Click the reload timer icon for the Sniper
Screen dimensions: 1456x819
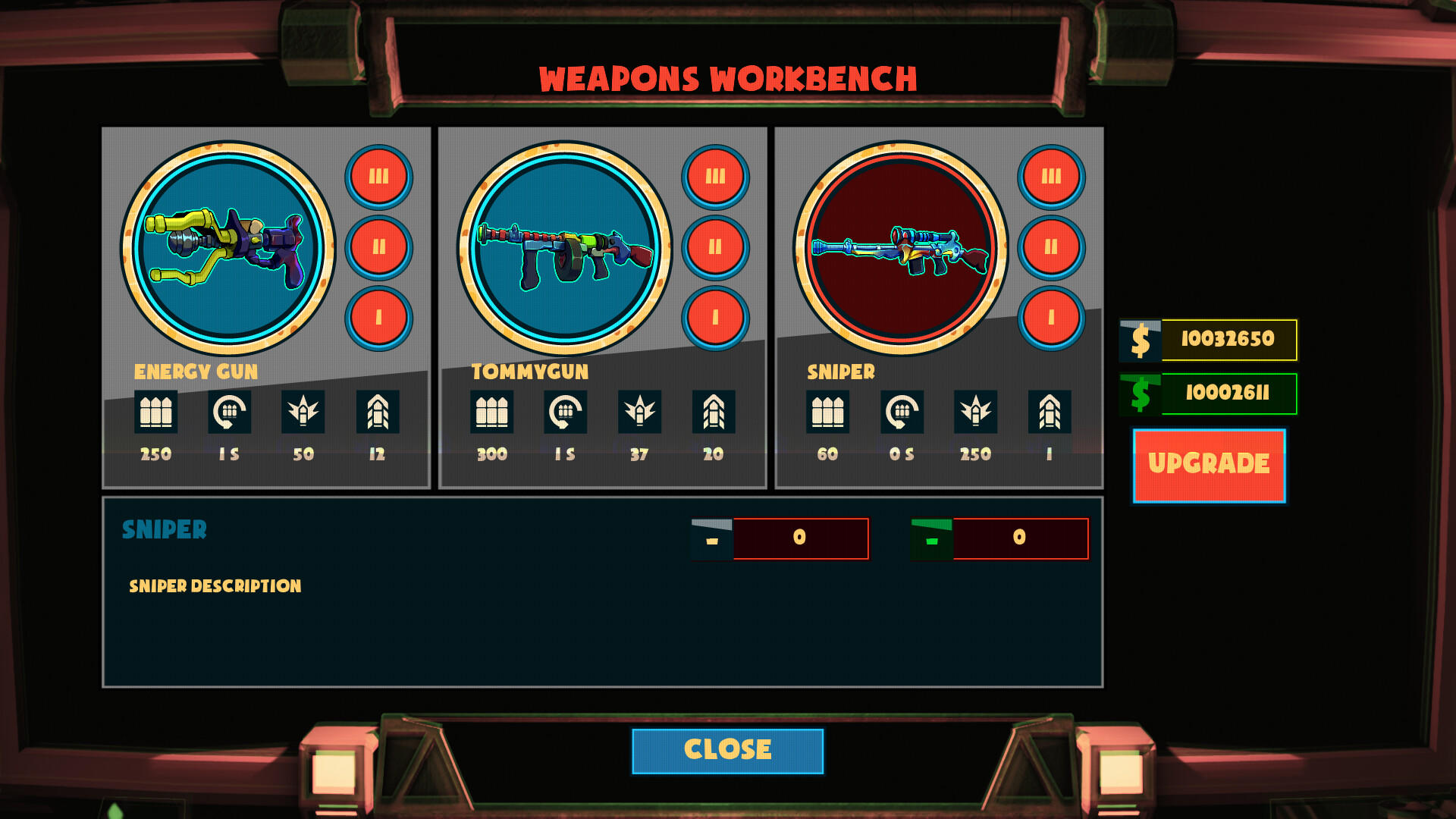pyautogui.click(x=902, y=413)
